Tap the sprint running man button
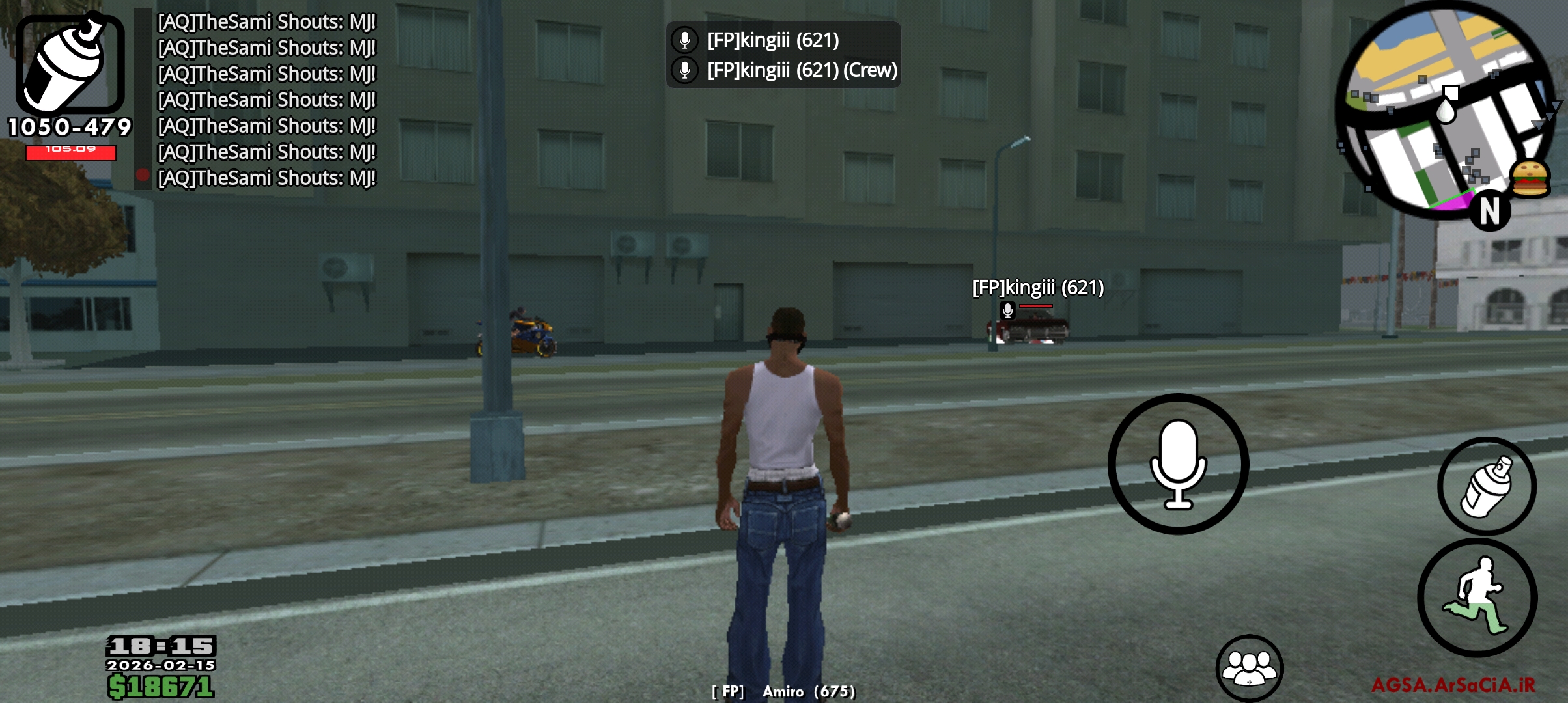The height and width of the screenshot is (703, 1568). click(x=1477, y=598)
